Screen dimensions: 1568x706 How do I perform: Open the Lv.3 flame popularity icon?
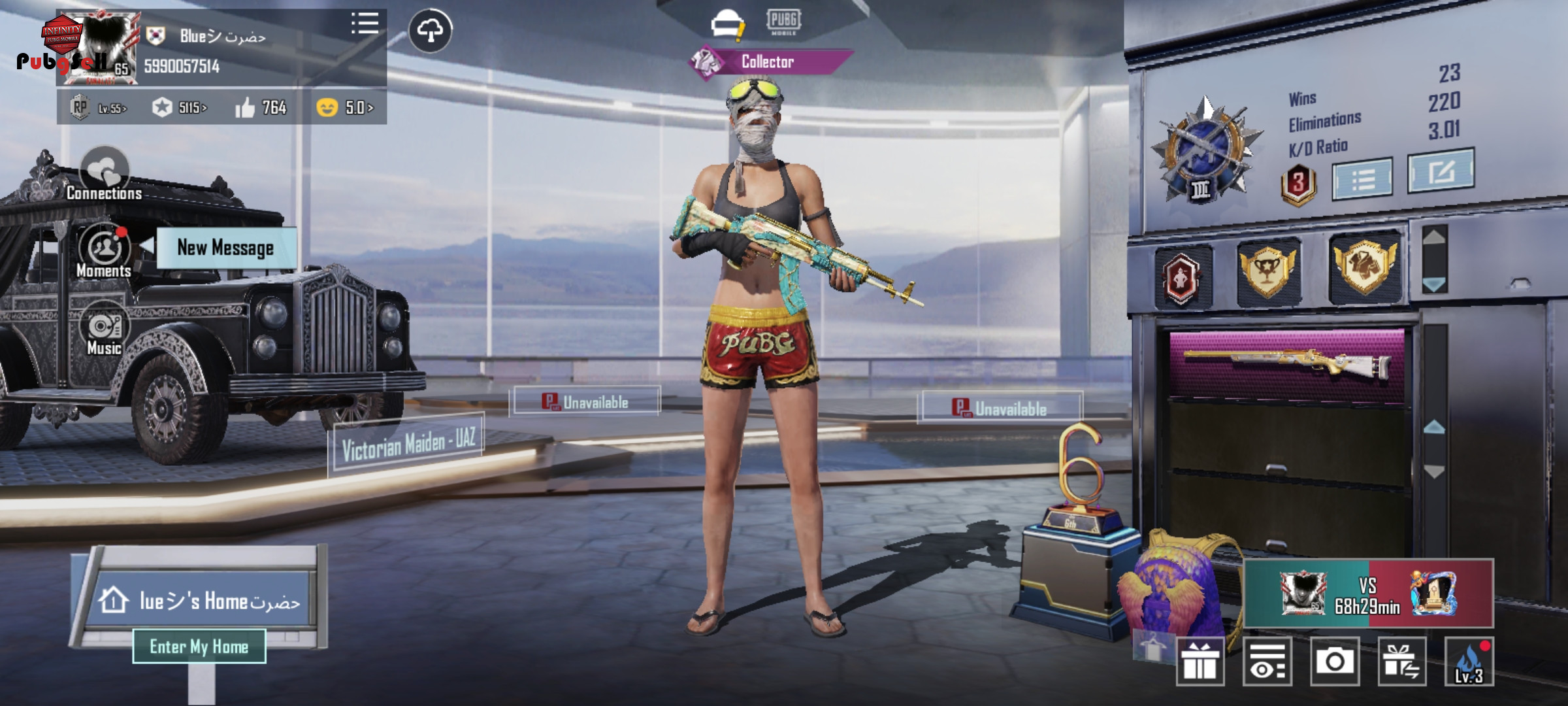tap(1469, 662)
